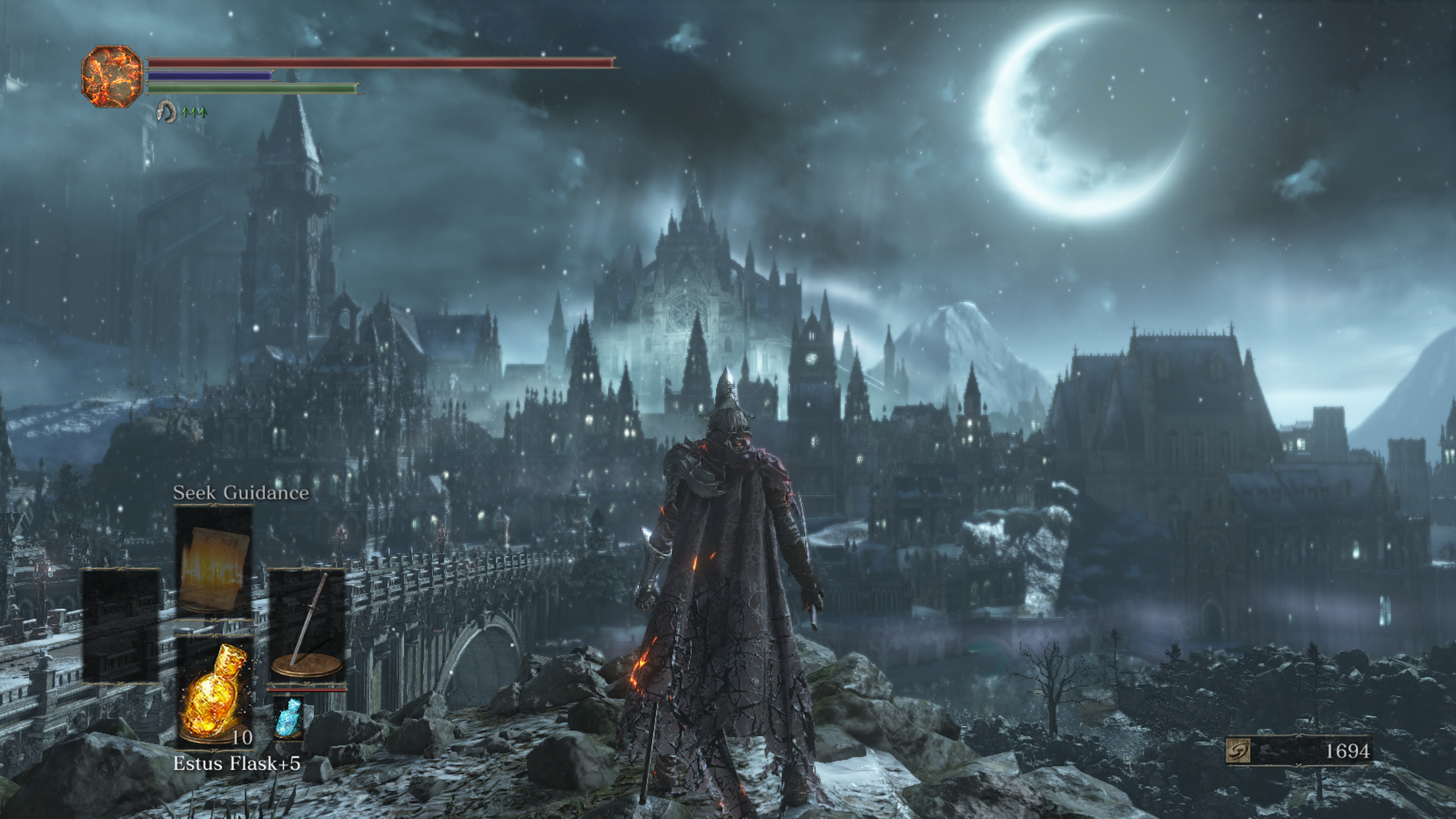Select the blue Ashen Estus Flask icon
Screen dimensions: 1456x819
point(289,718)
